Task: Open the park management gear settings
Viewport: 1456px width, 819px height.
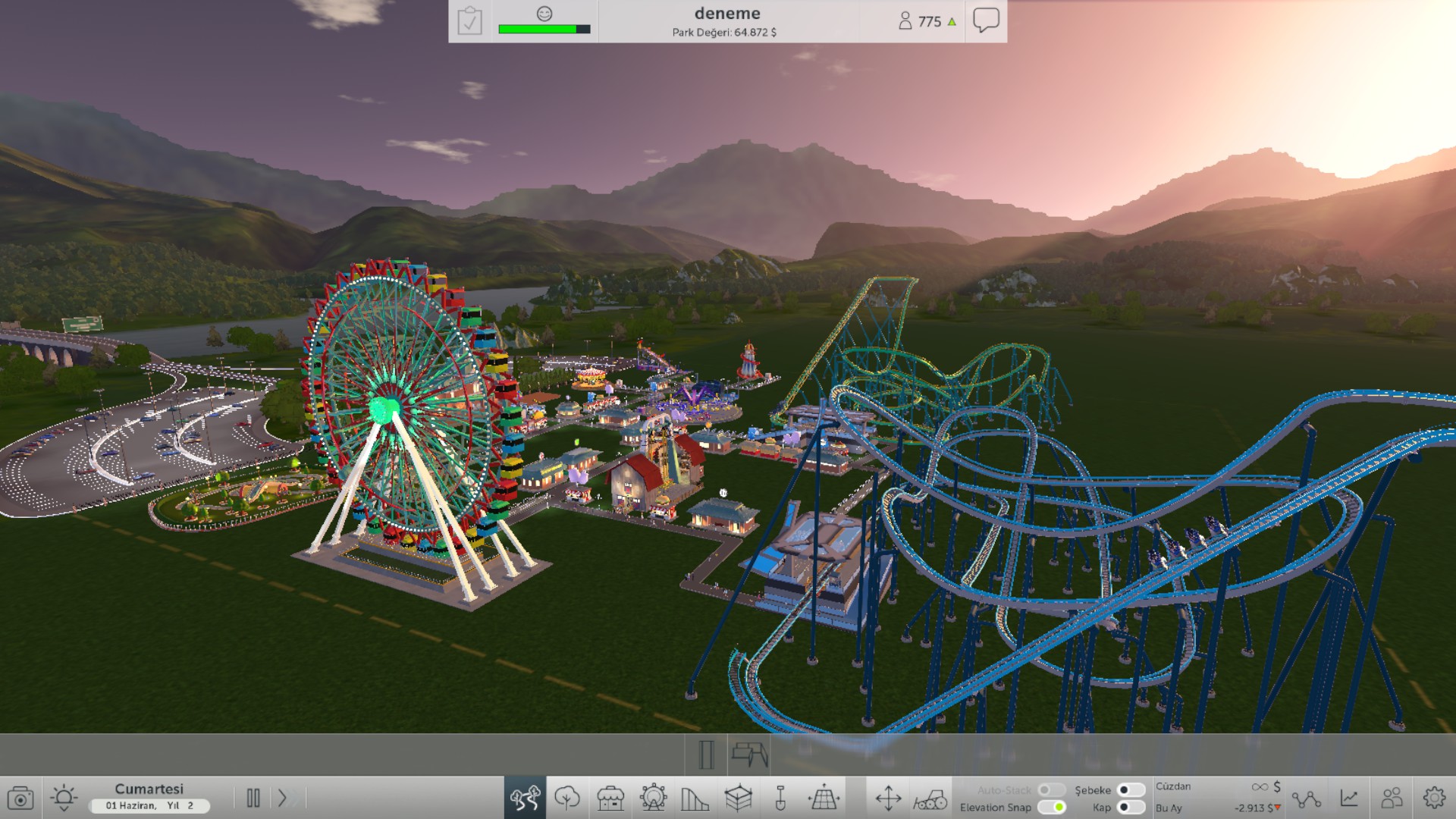Action: click(1433, 797)
